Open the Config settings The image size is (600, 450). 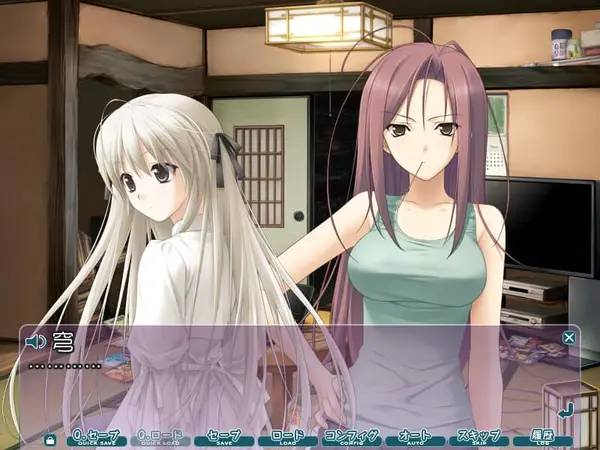pos(352,438)
